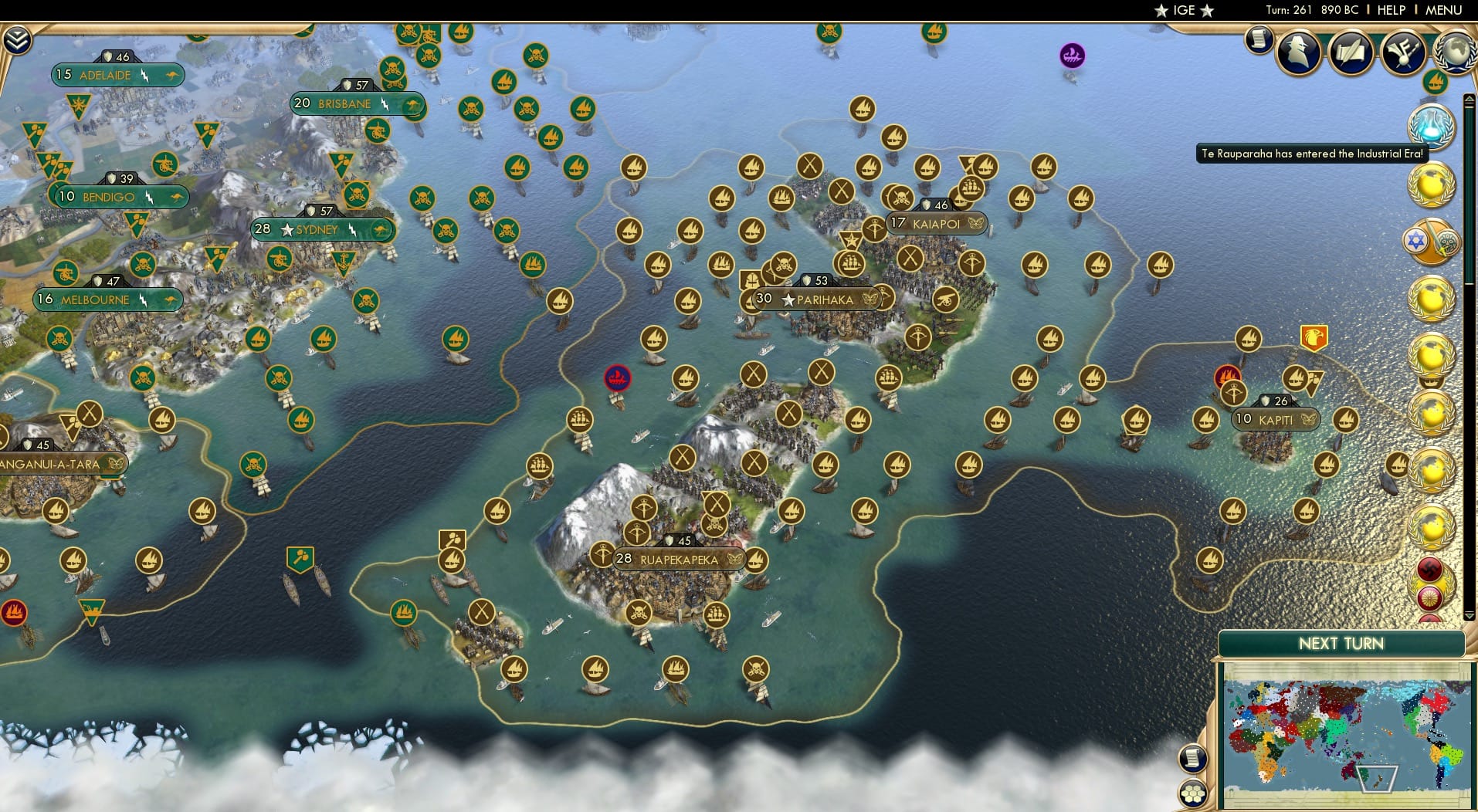
Task: Open the Espionage overview spy icon
Action: 1297,52
